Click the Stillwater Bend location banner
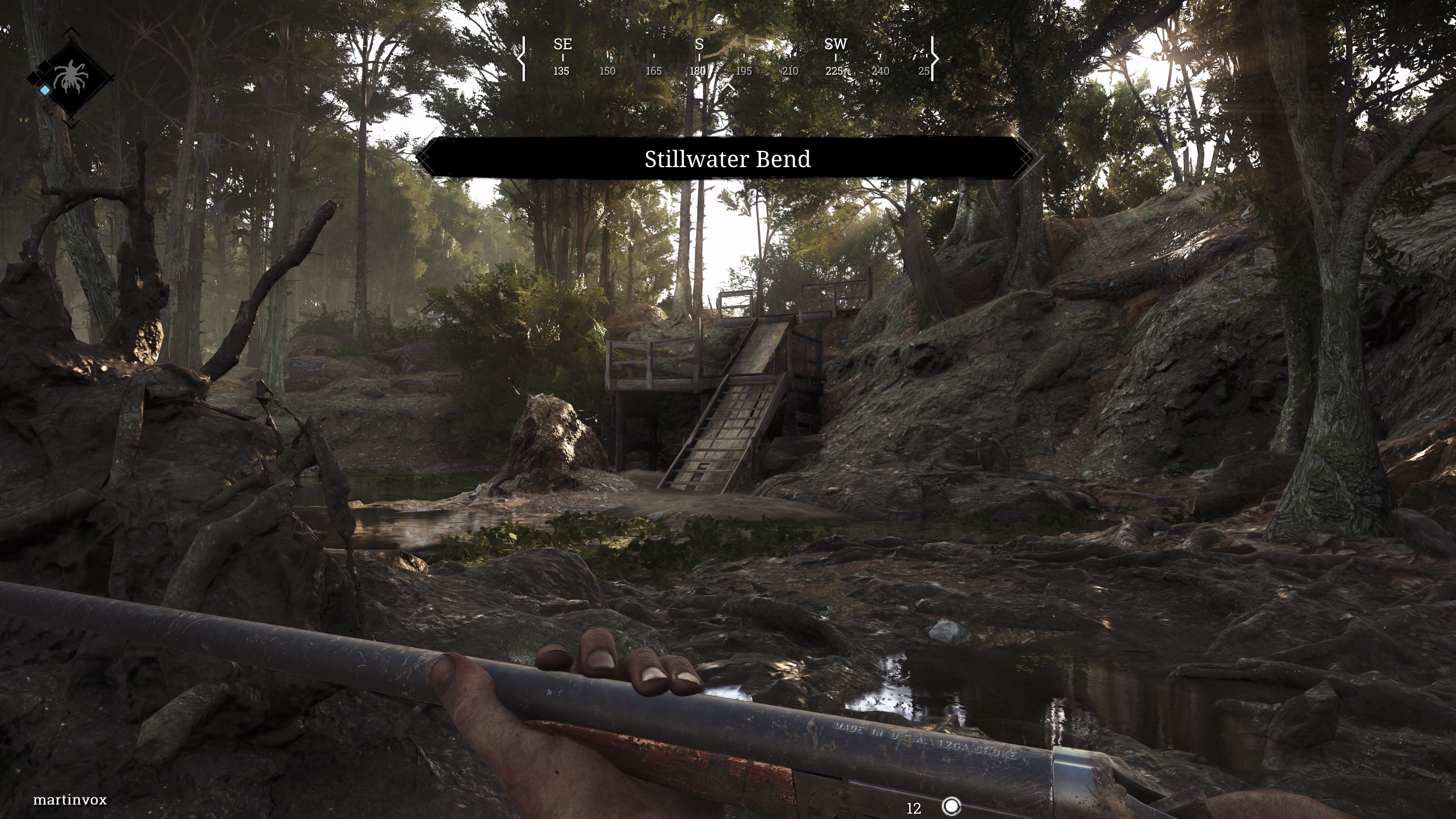The image size is (1456, 819). (727, 159)
